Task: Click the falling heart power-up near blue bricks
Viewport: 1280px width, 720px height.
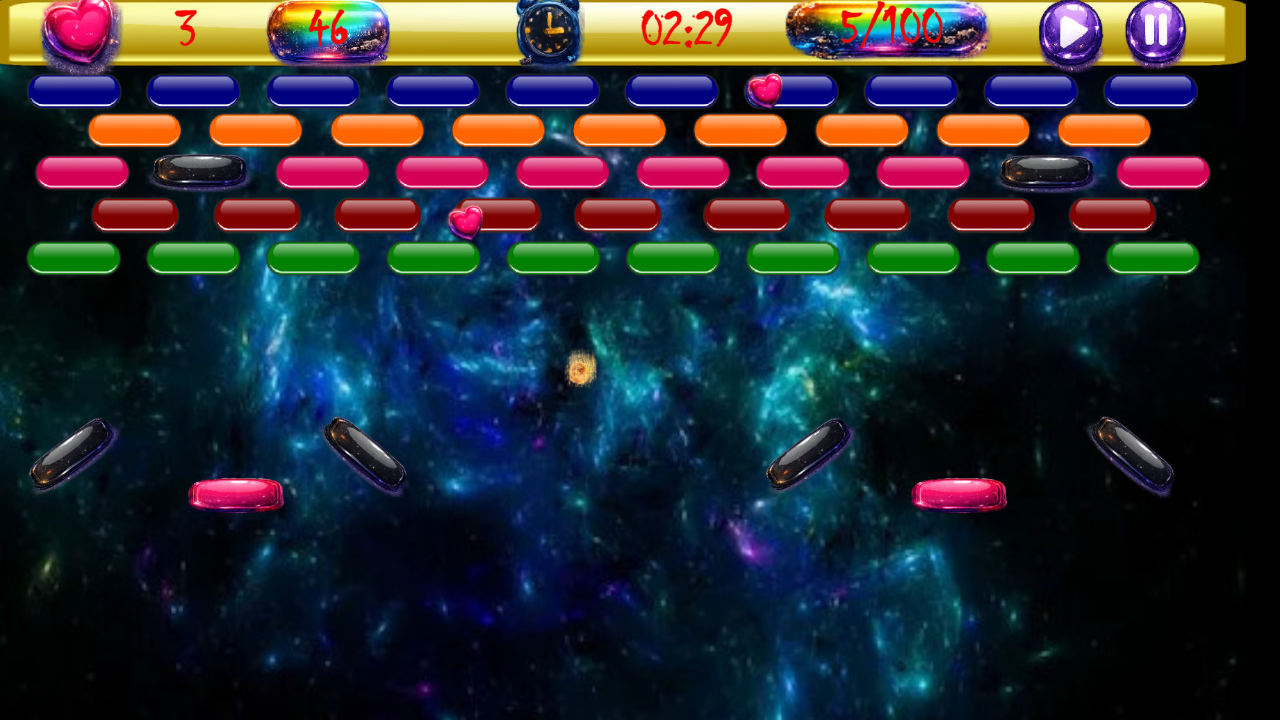Action: click(766, 92)
